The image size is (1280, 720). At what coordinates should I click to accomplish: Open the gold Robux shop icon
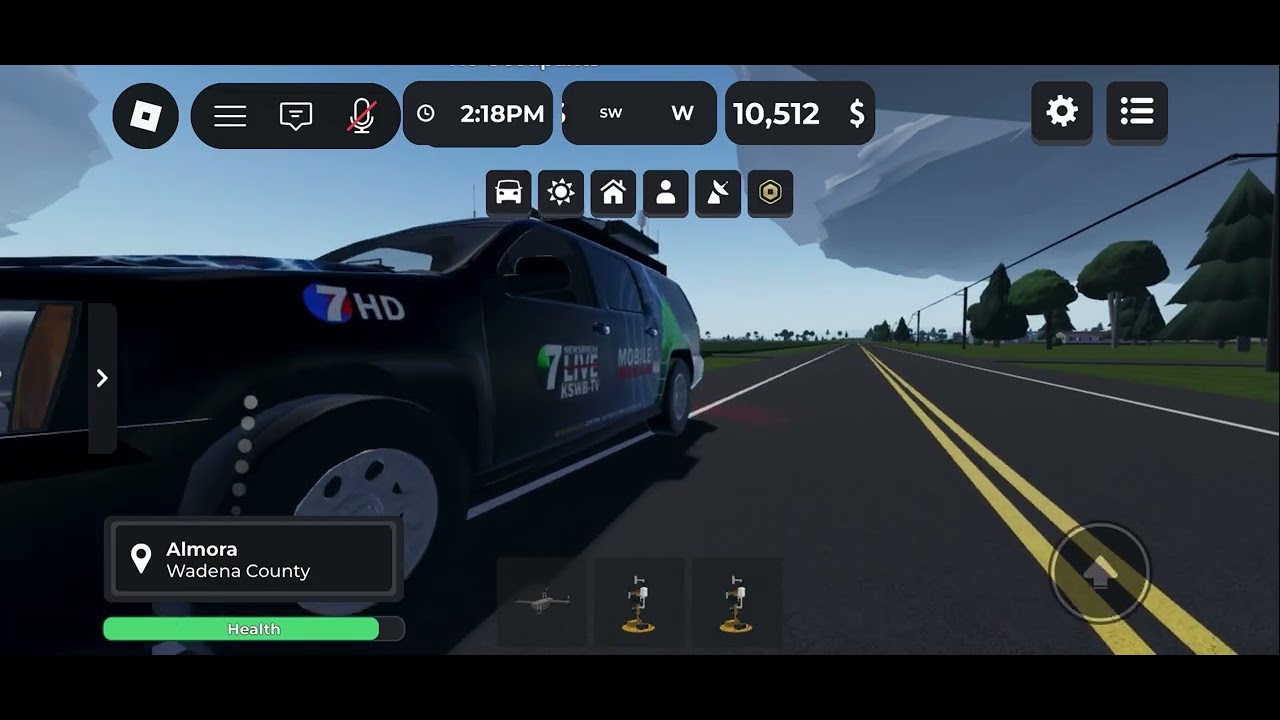[770, 192]
